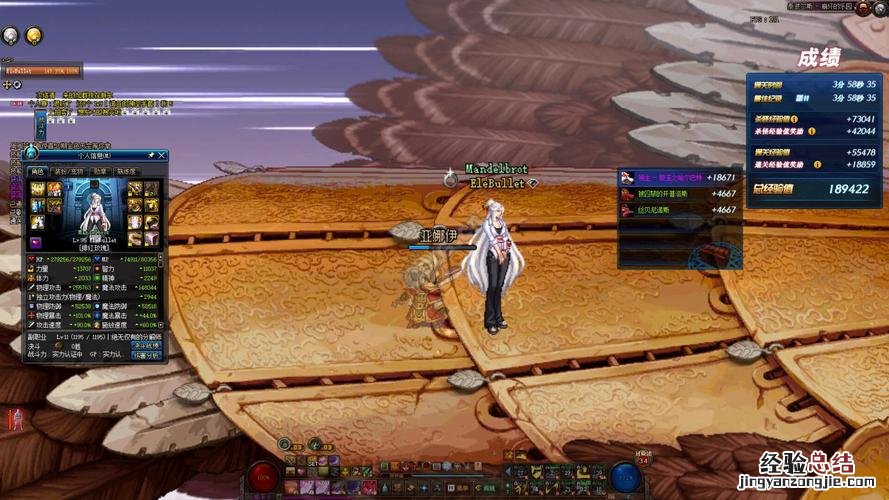Click the treasure chest icon near the results

[712, 252]
